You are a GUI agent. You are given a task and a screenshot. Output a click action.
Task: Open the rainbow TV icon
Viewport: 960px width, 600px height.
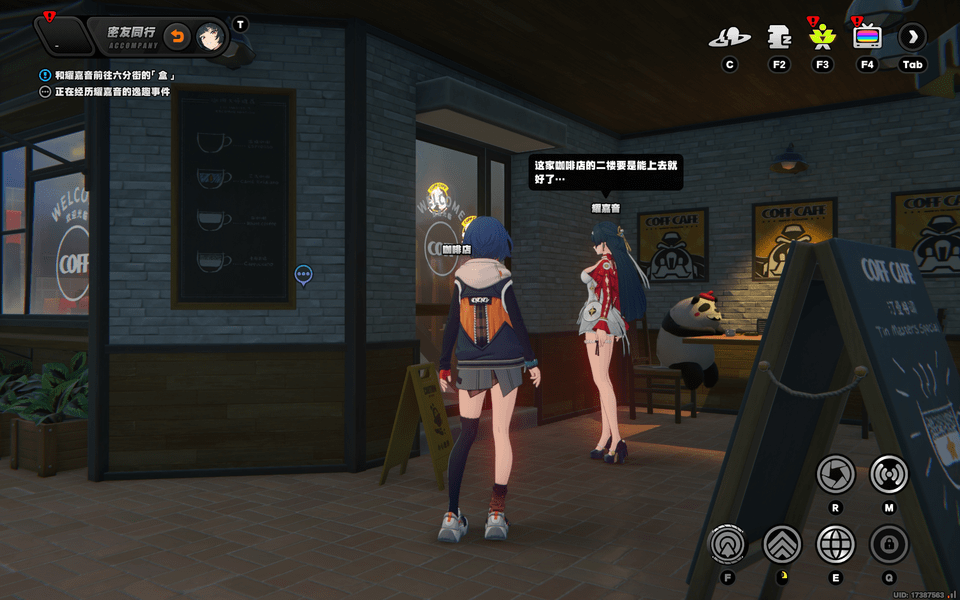[867, 38]
